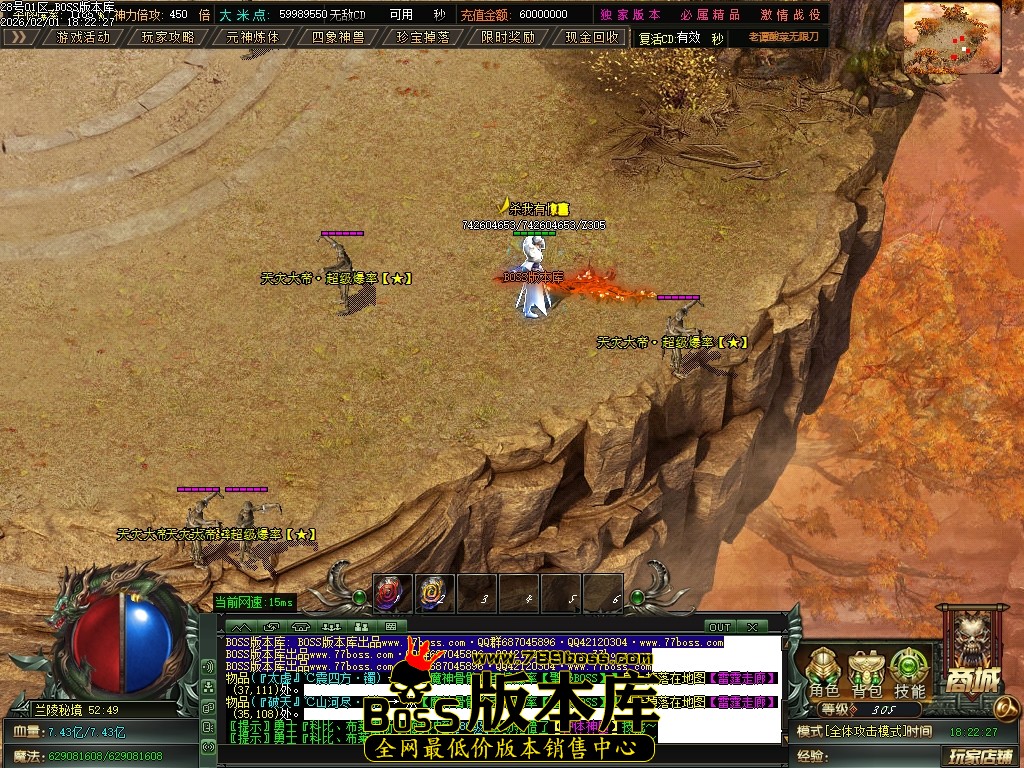
Task: Toggle sound with the speaker button
Action: pyautogui.click(x=209, y=666)
